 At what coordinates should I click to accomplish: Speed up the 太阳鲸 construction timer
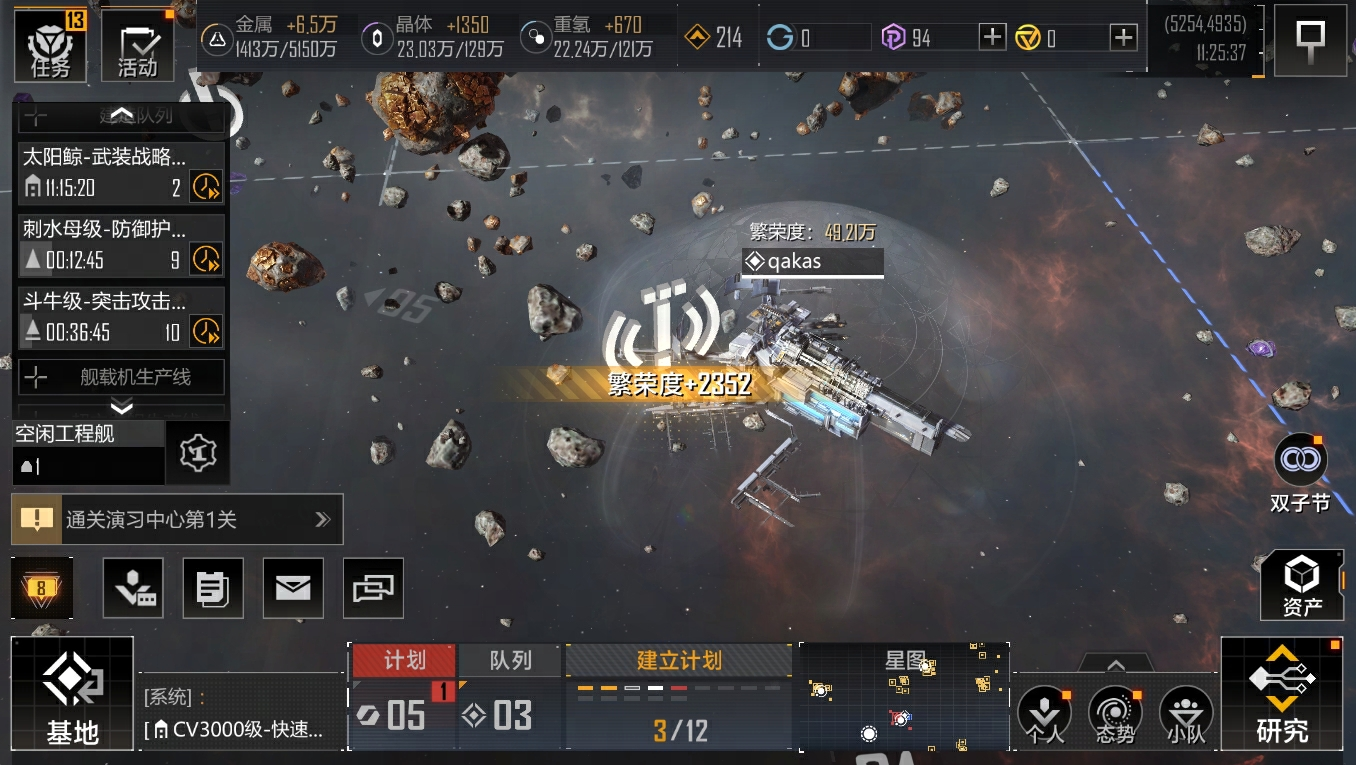(206, 187)
